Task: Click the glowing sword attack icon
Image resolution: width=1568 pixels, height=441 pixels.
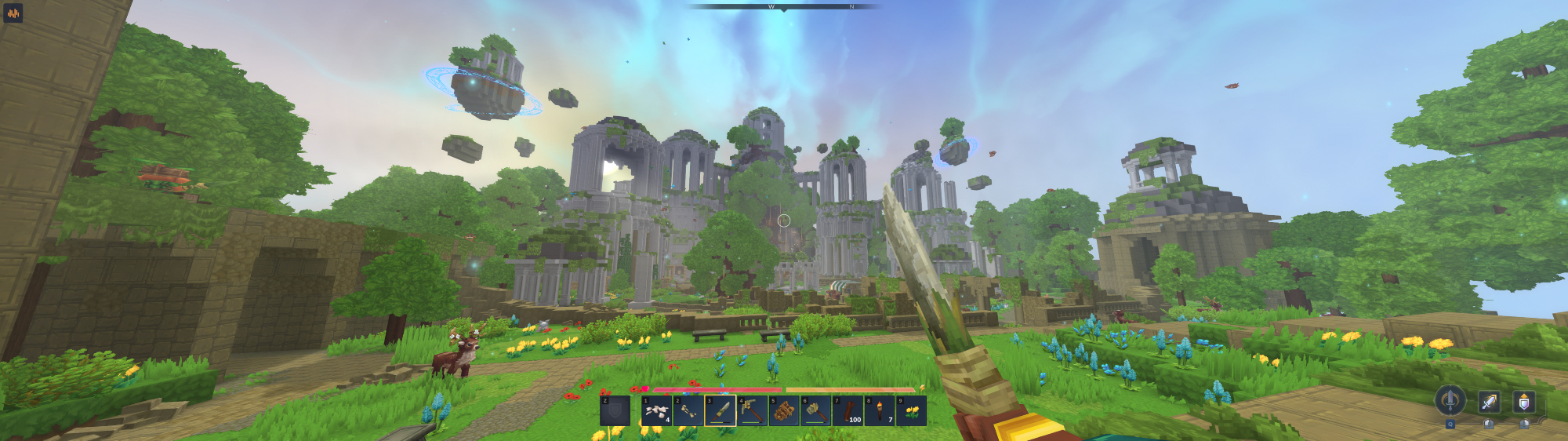Action: tap(1489, 402)
